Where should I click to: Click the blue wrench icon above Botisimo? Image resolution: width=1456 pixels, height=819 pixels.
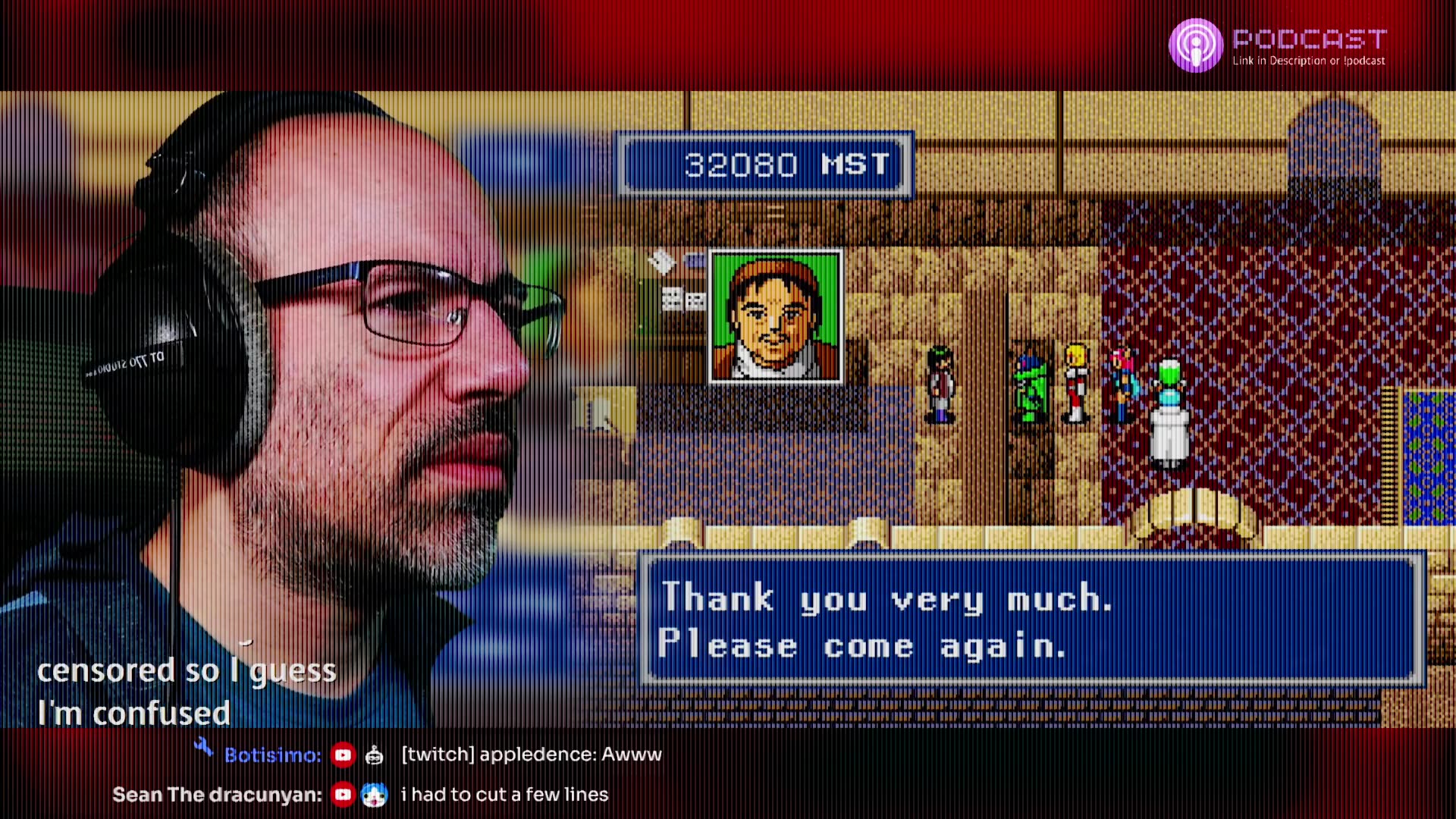click(x=202, y=747)
